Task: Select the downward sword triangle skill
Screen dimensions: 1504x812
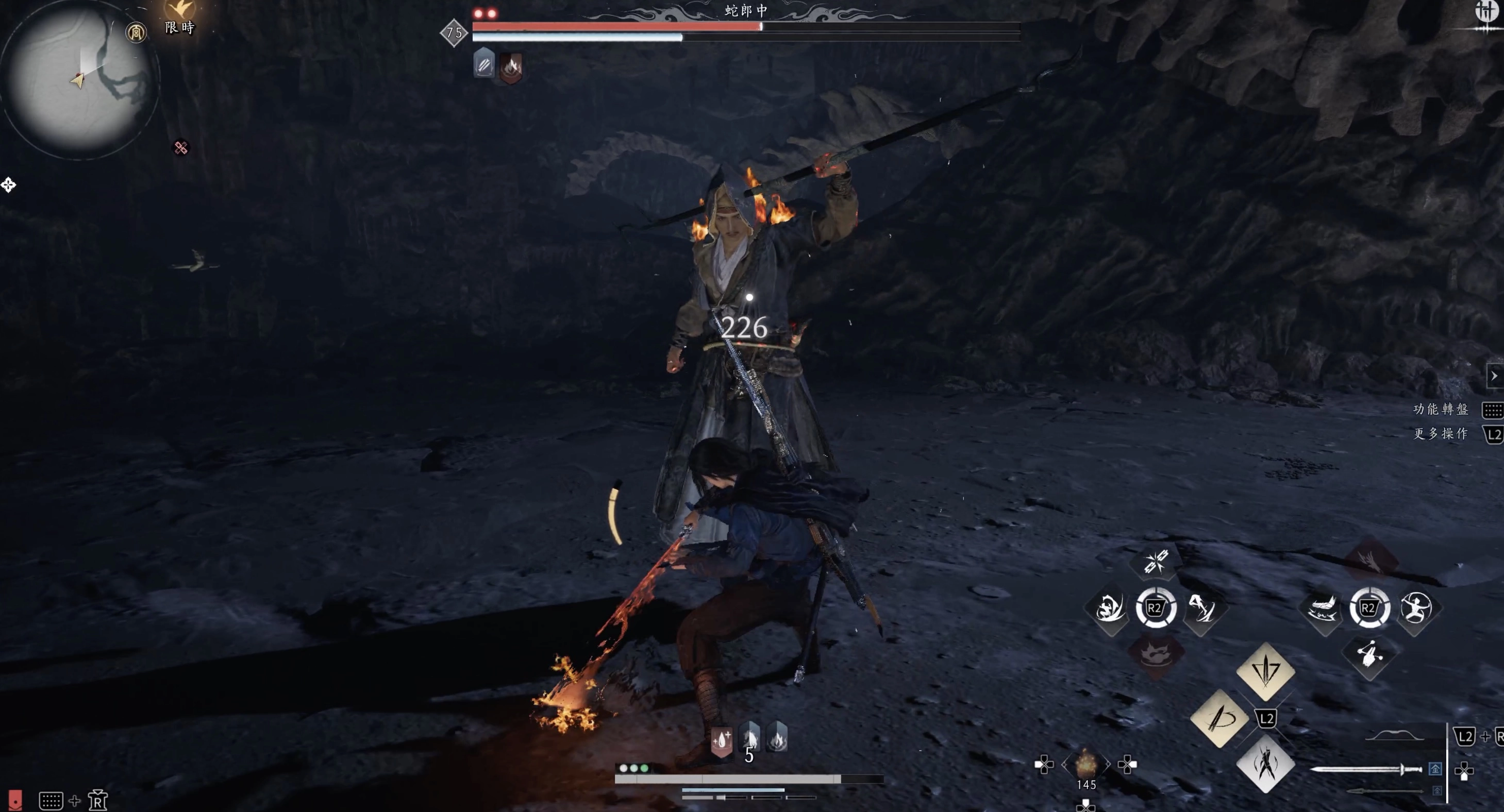Action: [1265, 671]
